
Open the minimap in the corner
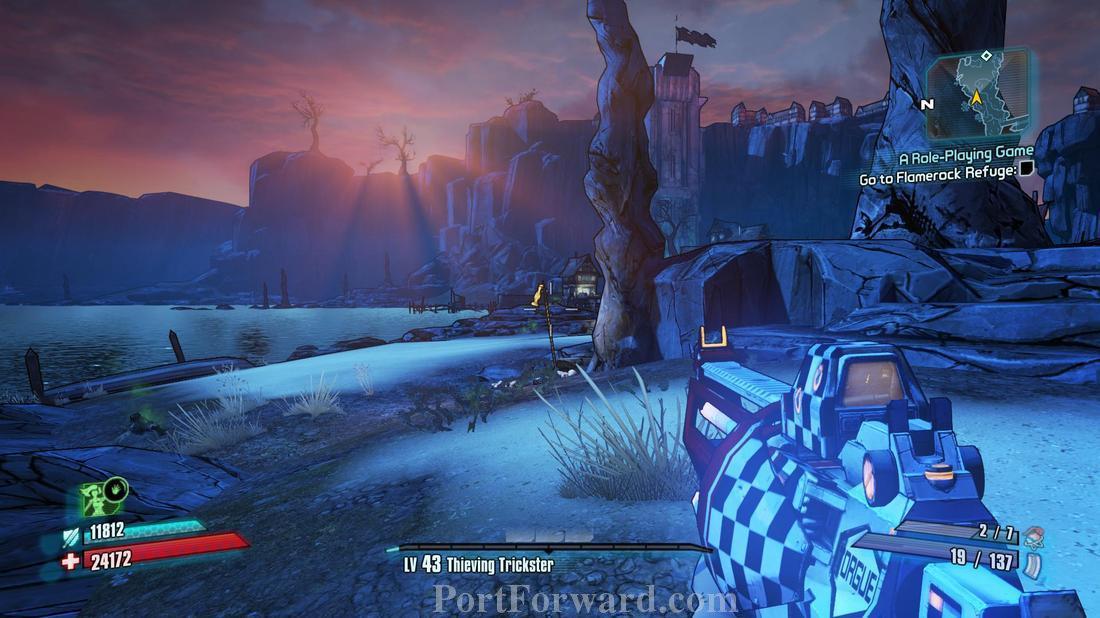tap(978, 95)
